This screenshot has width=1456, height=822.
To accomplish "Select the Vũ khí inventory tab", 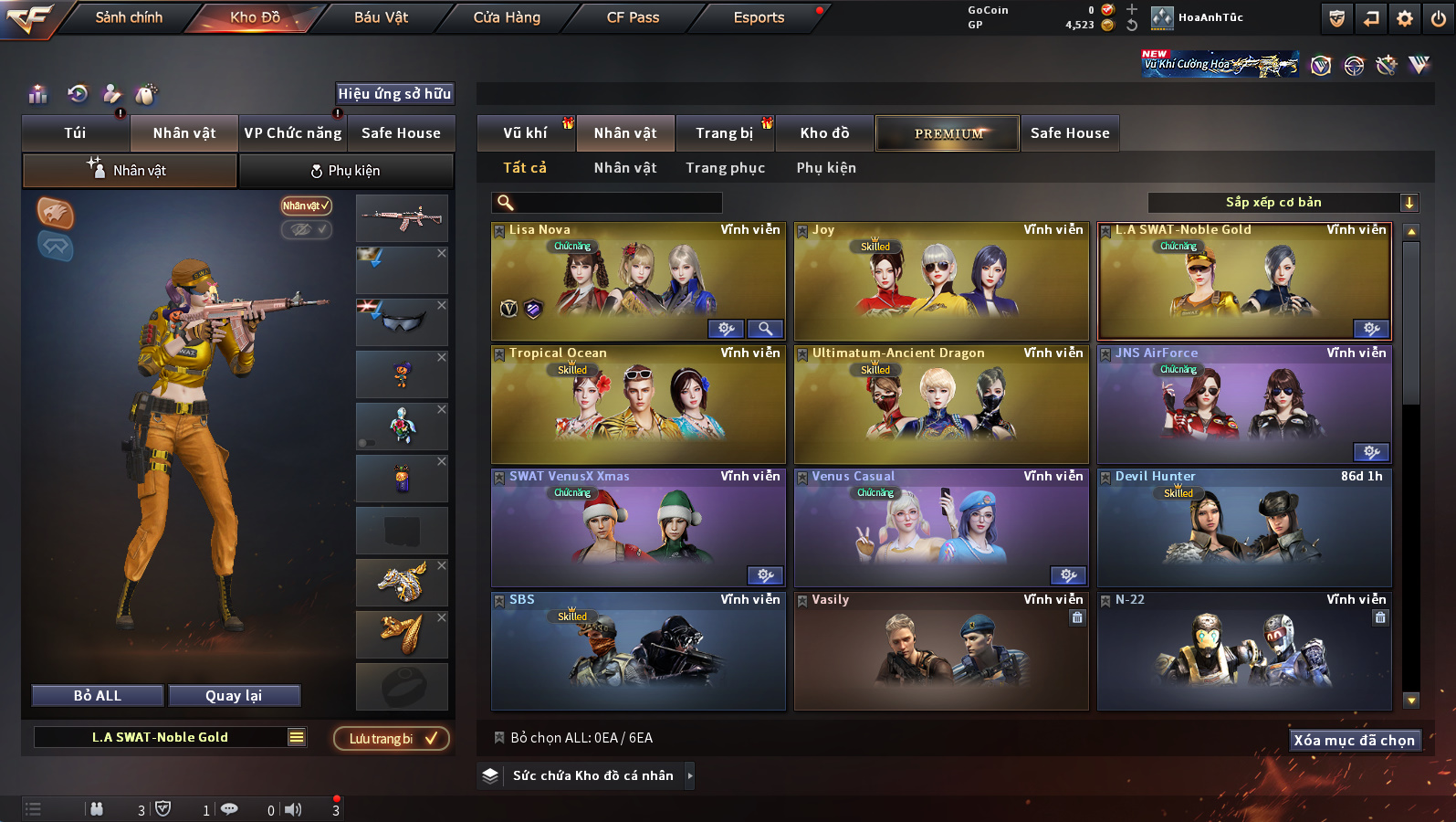I will coord(525,133).
